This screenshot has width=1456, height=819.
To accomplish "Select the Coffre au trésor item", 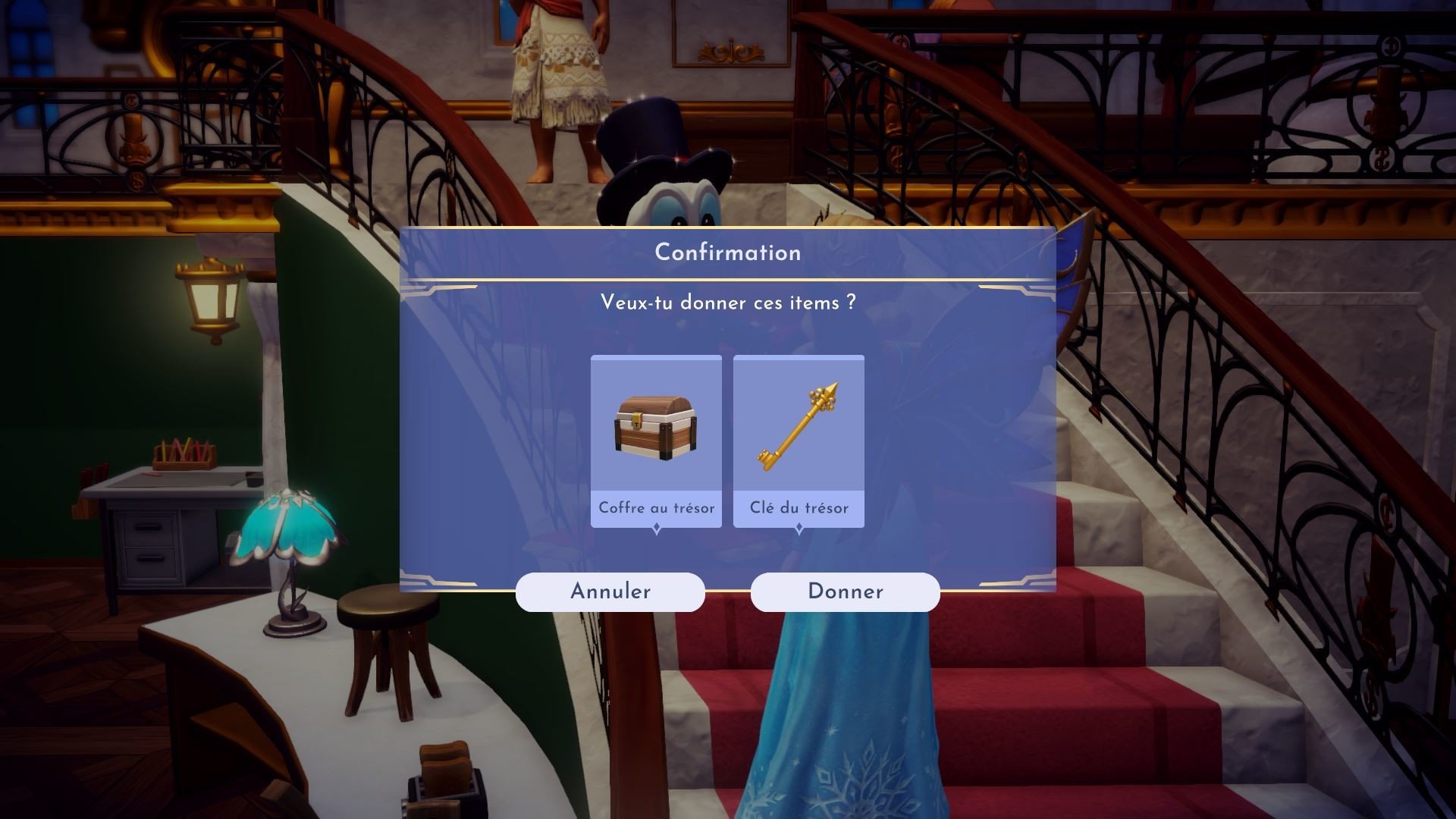I will coord(656,441).
